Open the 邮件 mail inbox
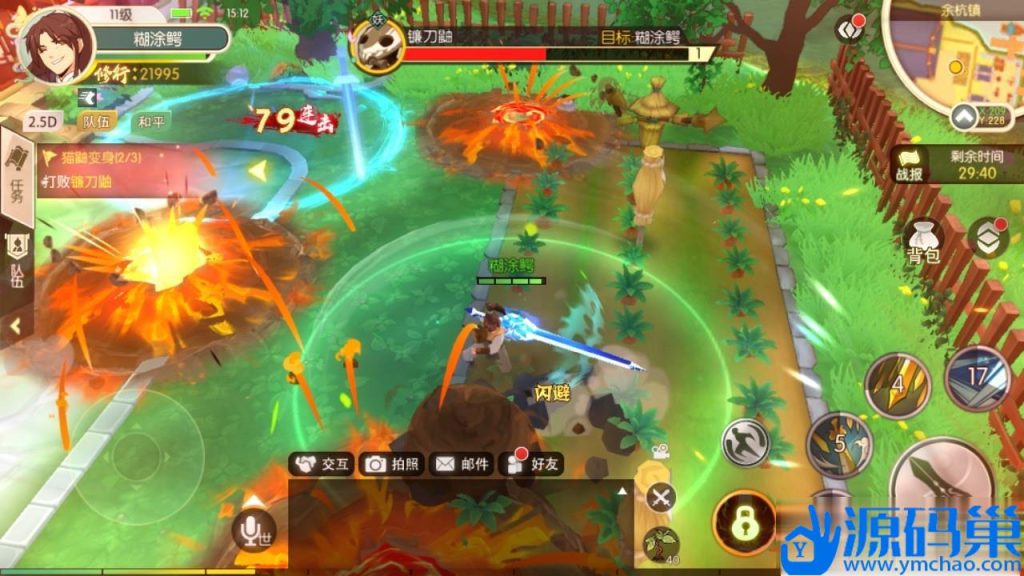The height and width of the screenshot is (576, 1024). coord(462,464)
